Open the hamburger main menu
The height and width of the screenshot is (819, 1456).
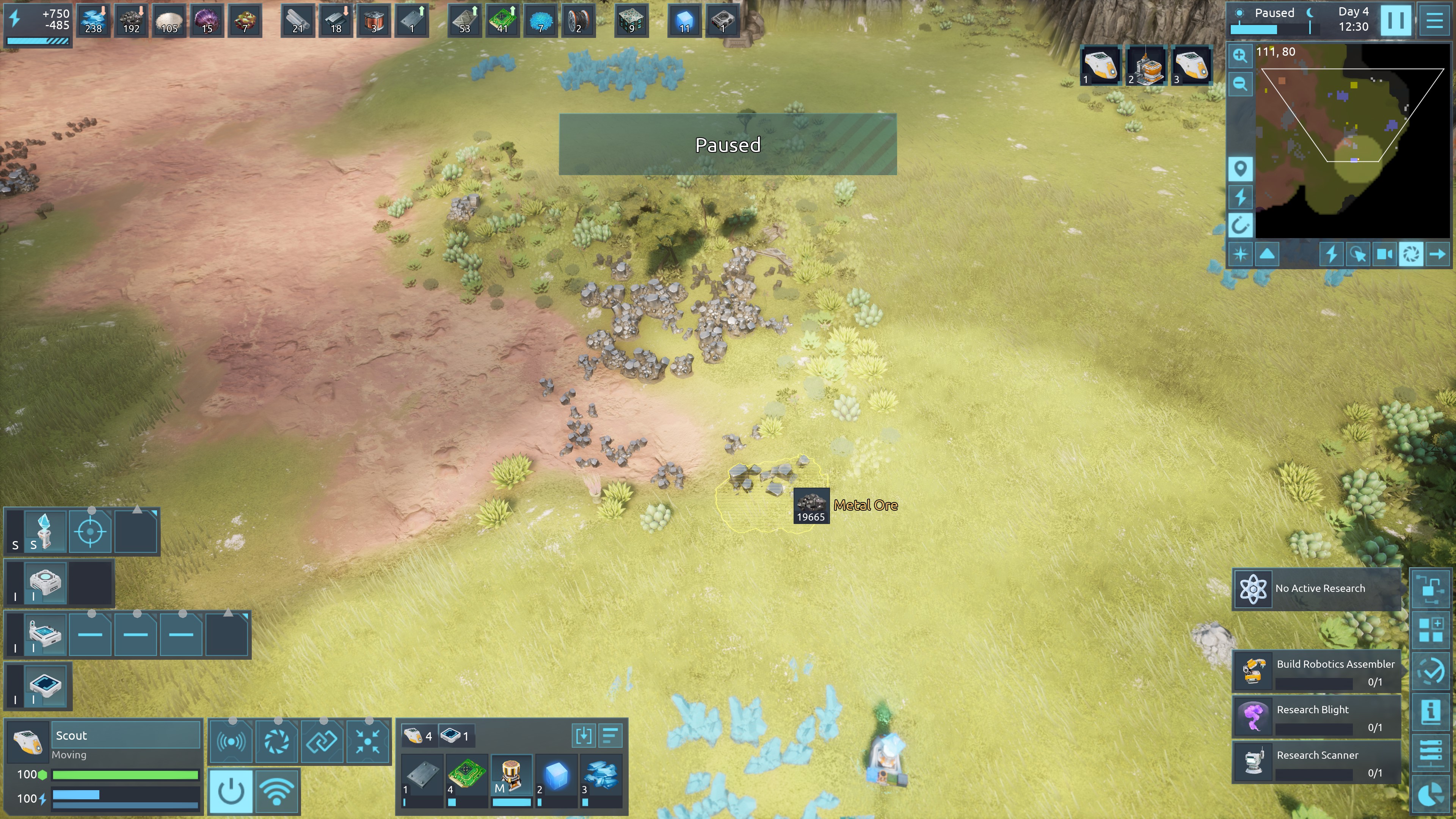coord(1434,20)
